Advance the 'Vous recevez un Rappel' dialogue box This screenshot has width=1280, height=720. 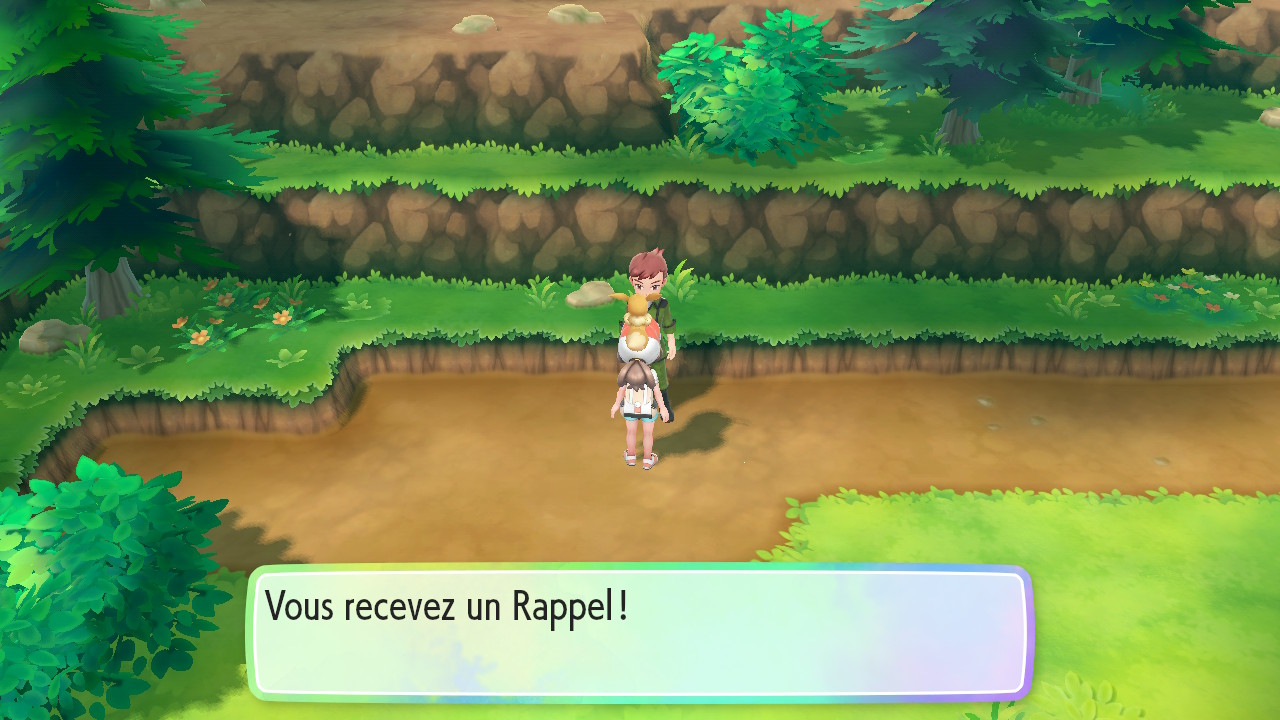[640, 632]
